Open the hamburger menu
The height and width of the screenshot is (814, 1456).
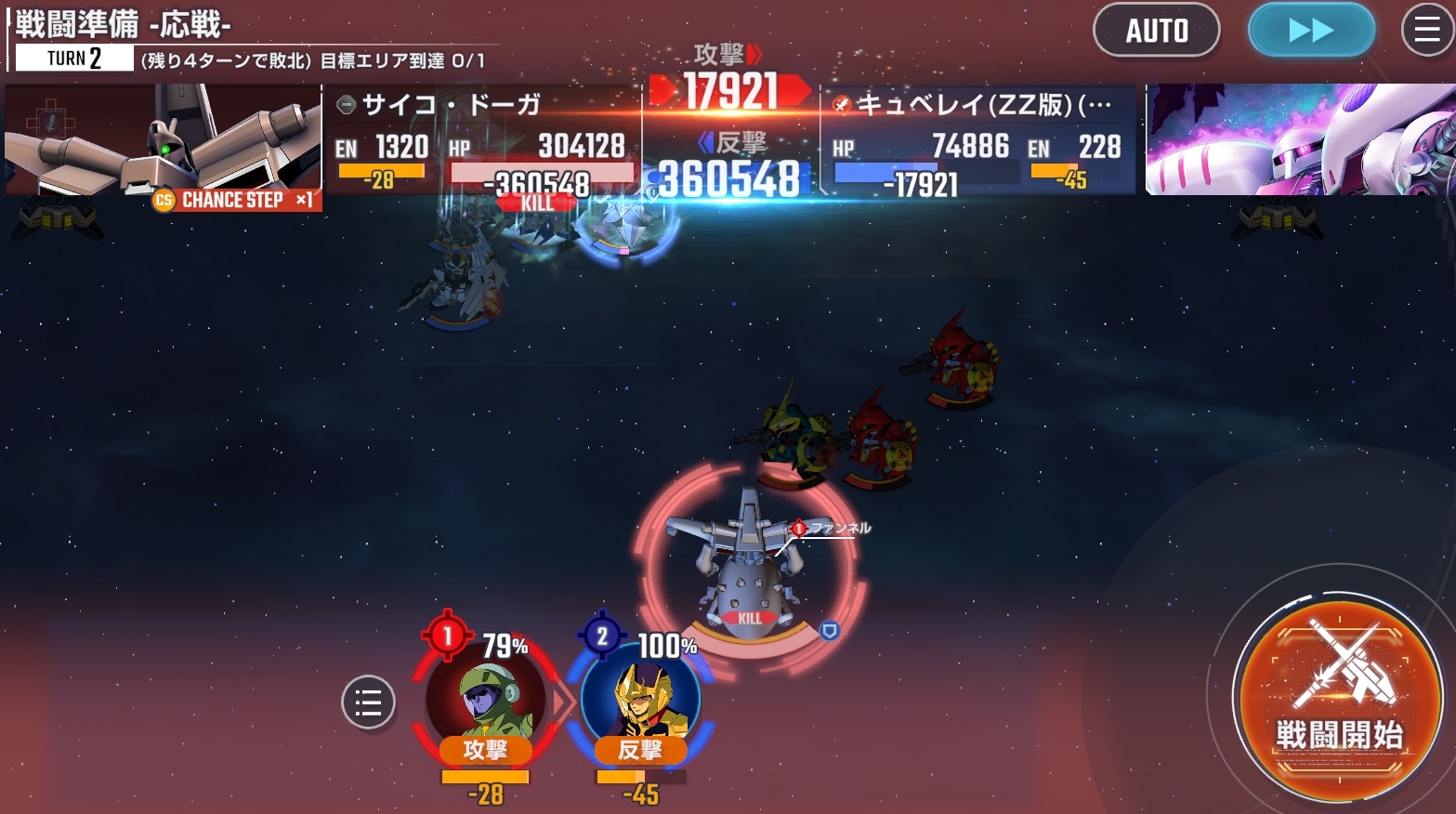(x=1426, y=31)
